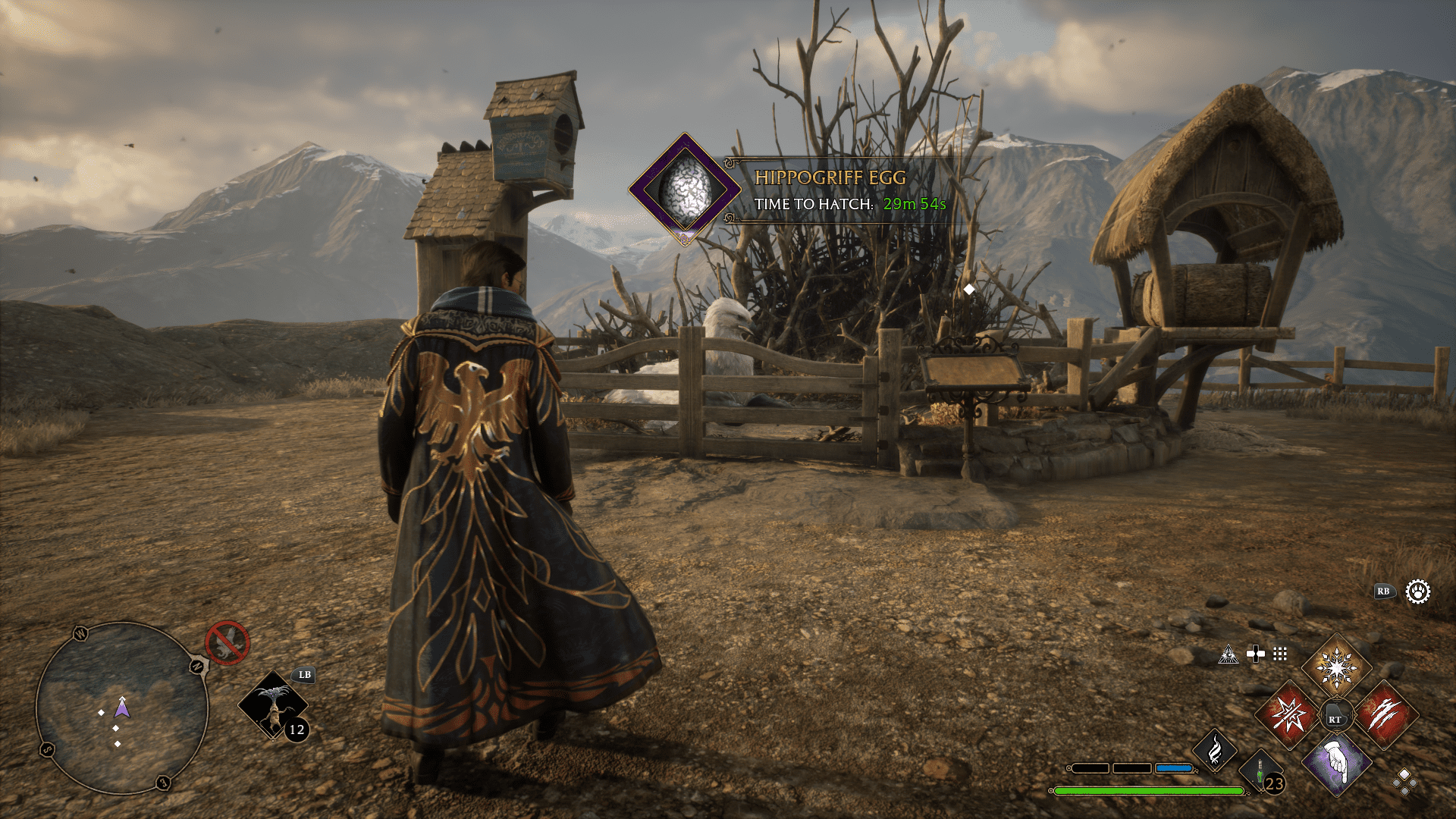Drink the green Wiggenweld potion

(x=1260, y=773)
